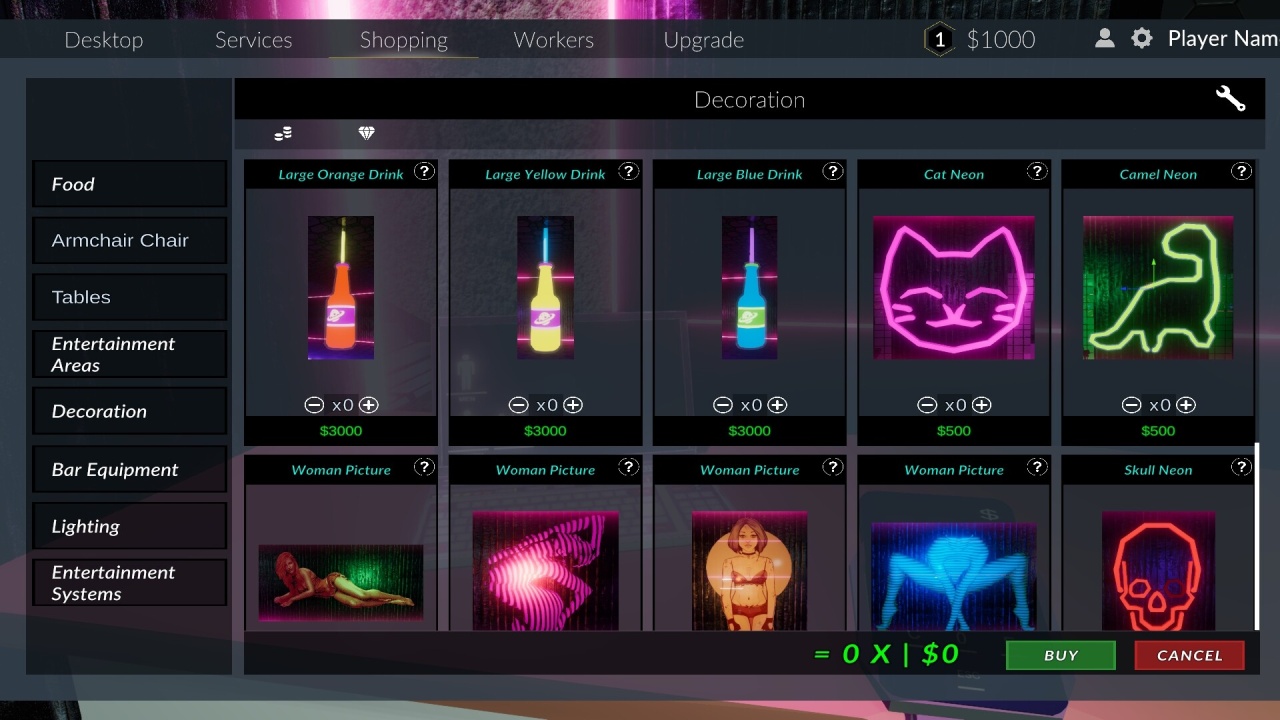Open the settings gear icon
1280x720 pixels.
(x=1142, y=39)
